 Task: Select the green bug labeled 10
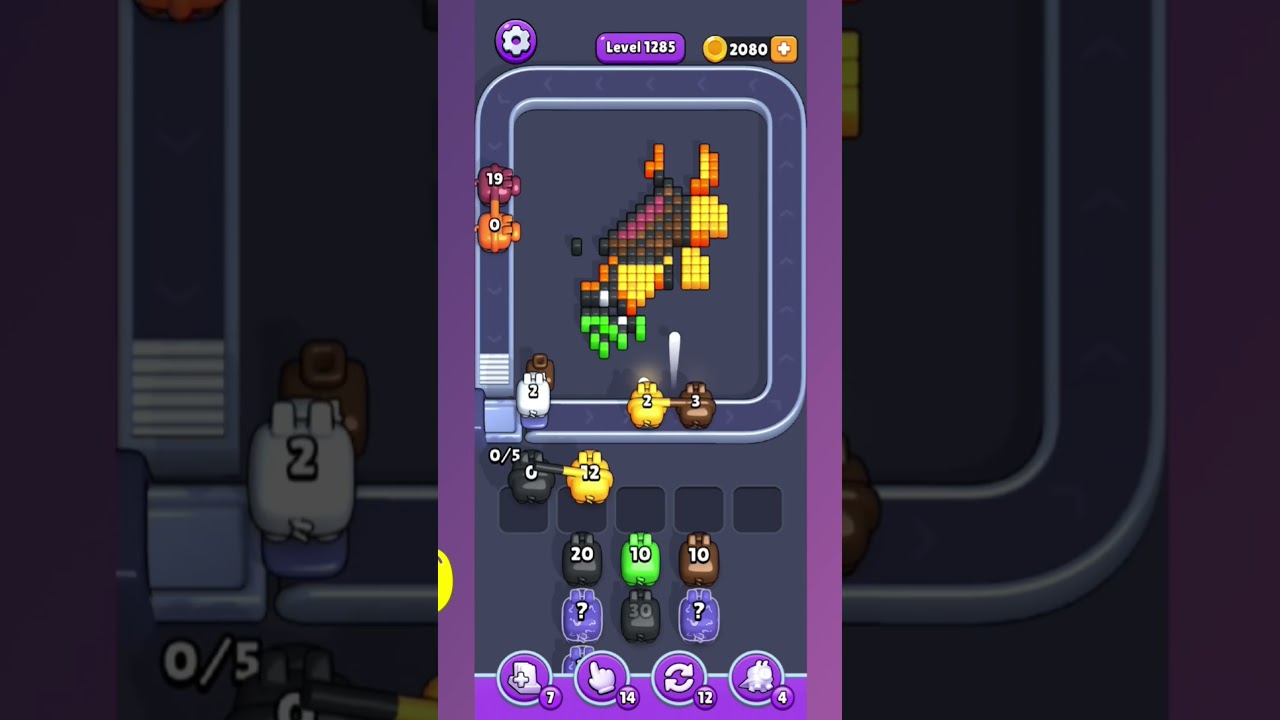point(641,560)
